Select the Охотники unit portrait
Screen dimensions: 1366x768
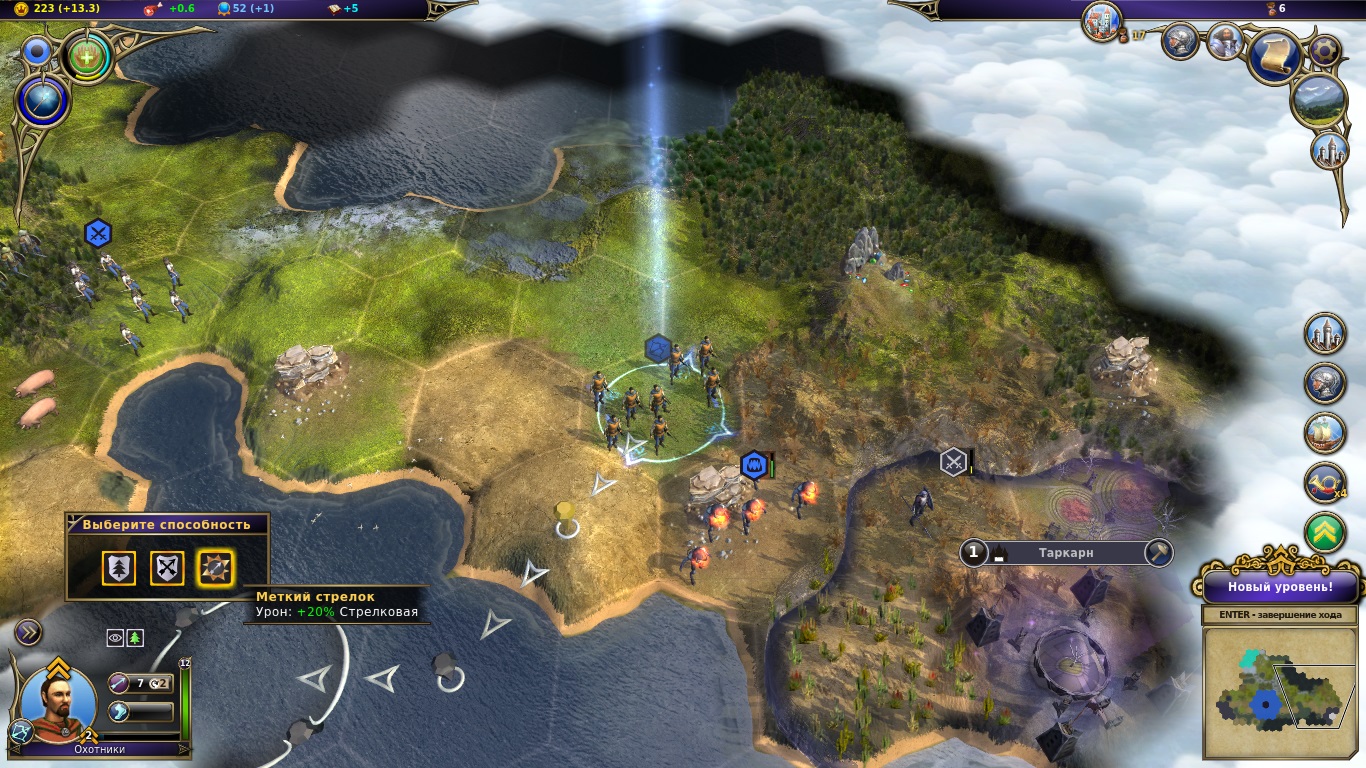coord(59,700)
